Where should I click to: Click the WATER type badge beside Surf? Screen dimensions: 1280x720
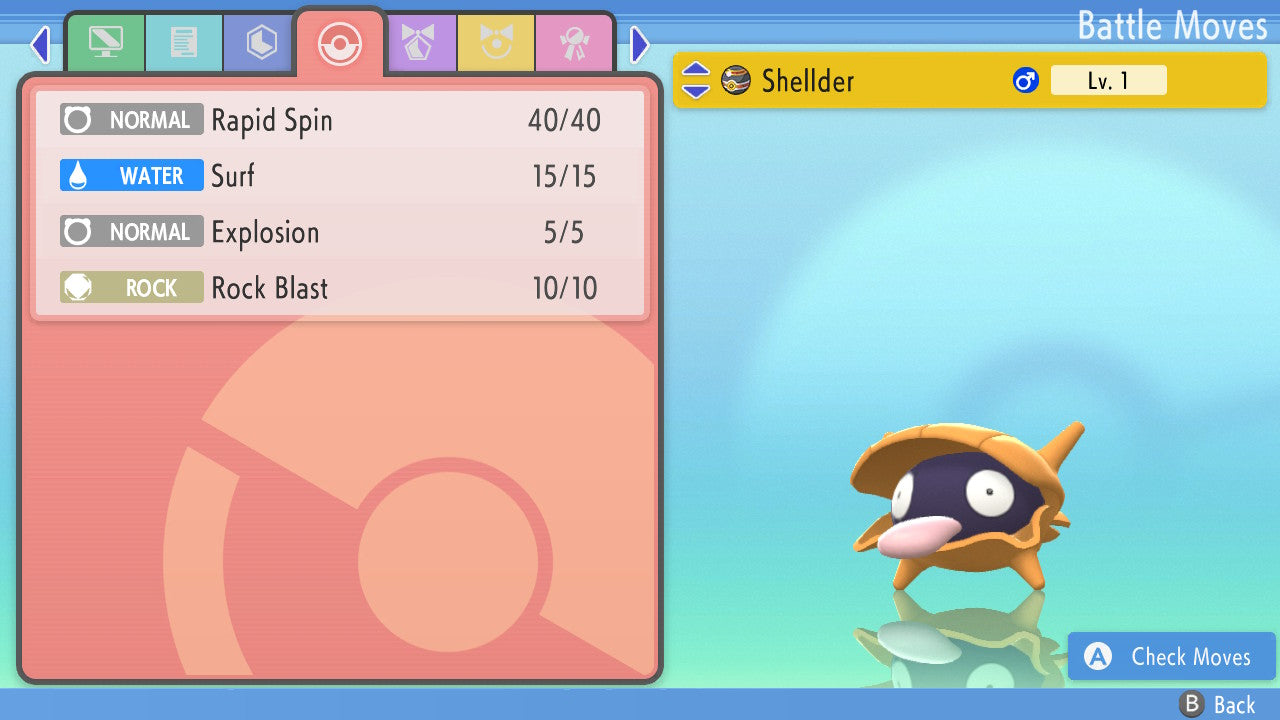coord(131,175)
